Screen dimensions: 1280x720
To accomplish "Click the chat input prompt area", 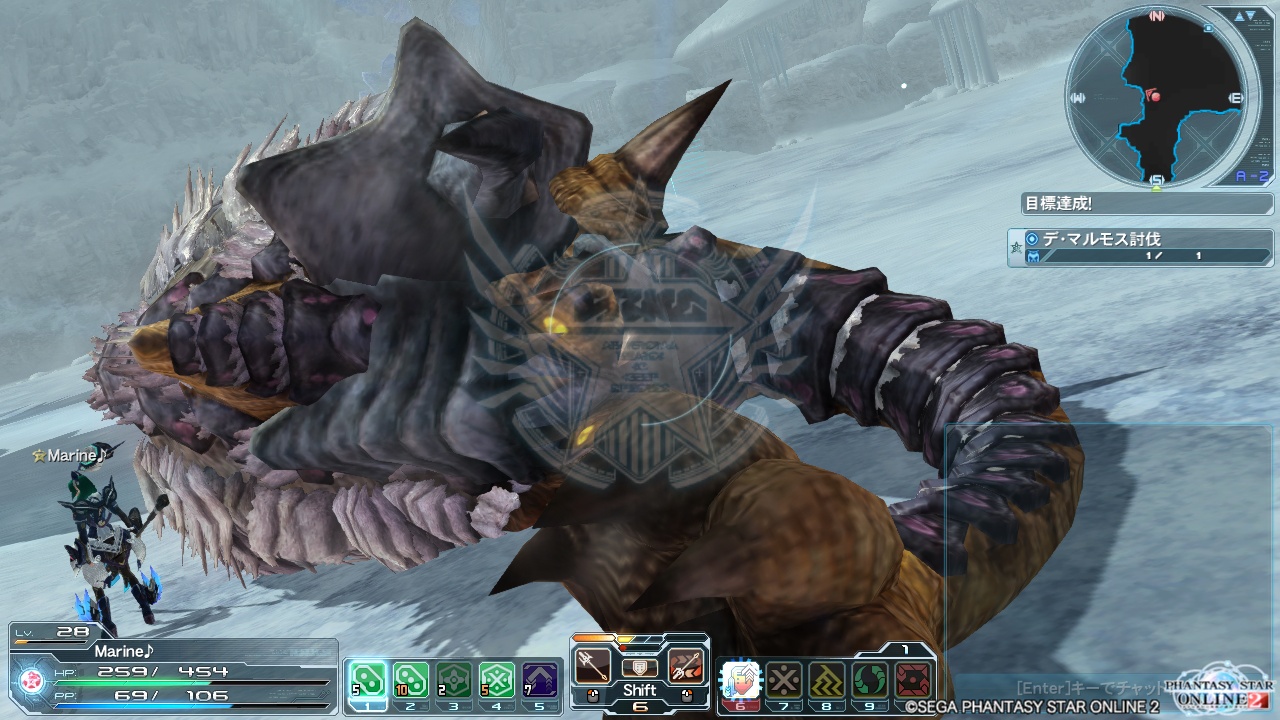I will point(1090,688).
